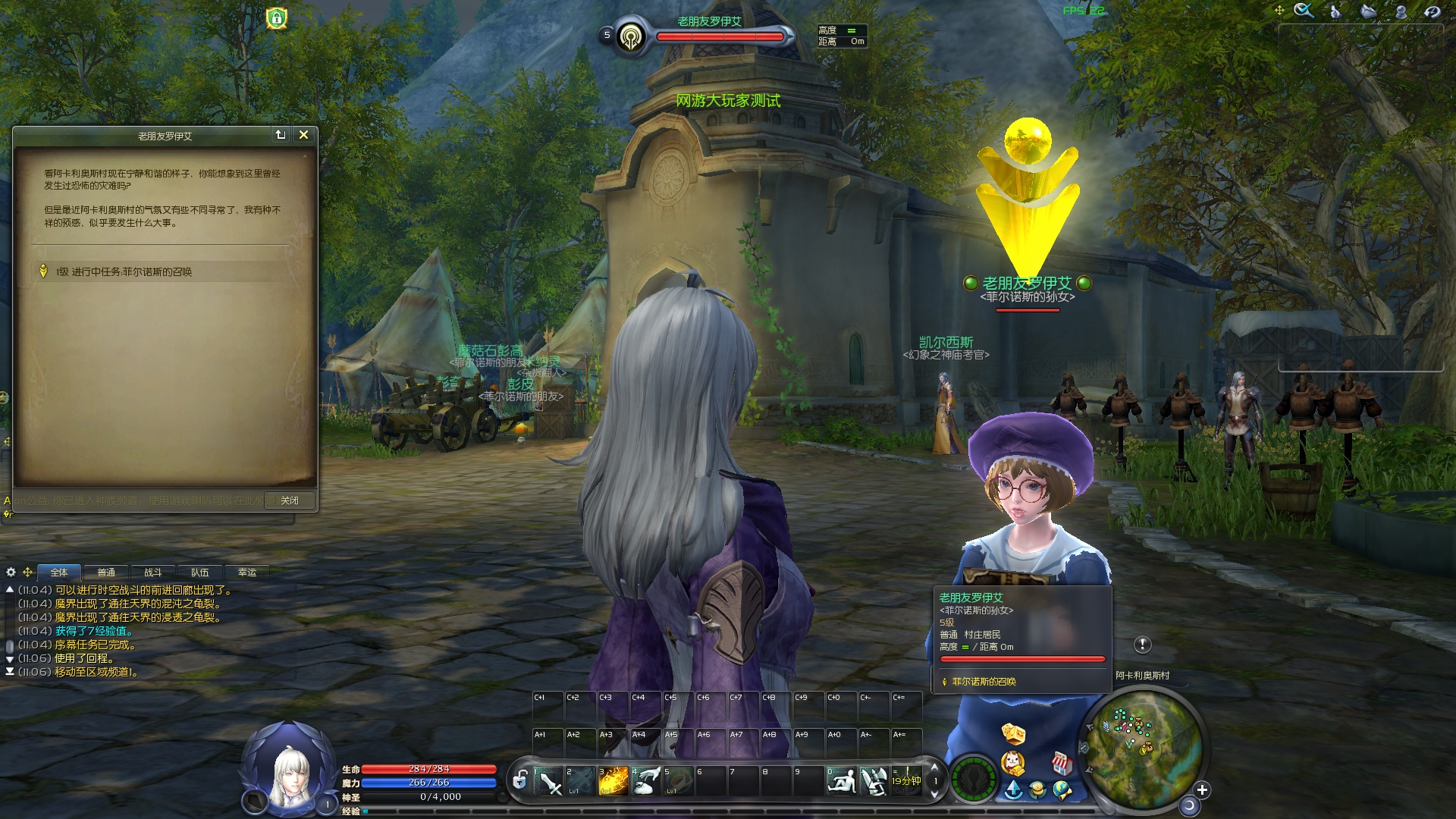Screen dimensions: 1456x819
Task: Select the 幸运 chat tab
Action: pyautogui.click(x=247, y=573)
